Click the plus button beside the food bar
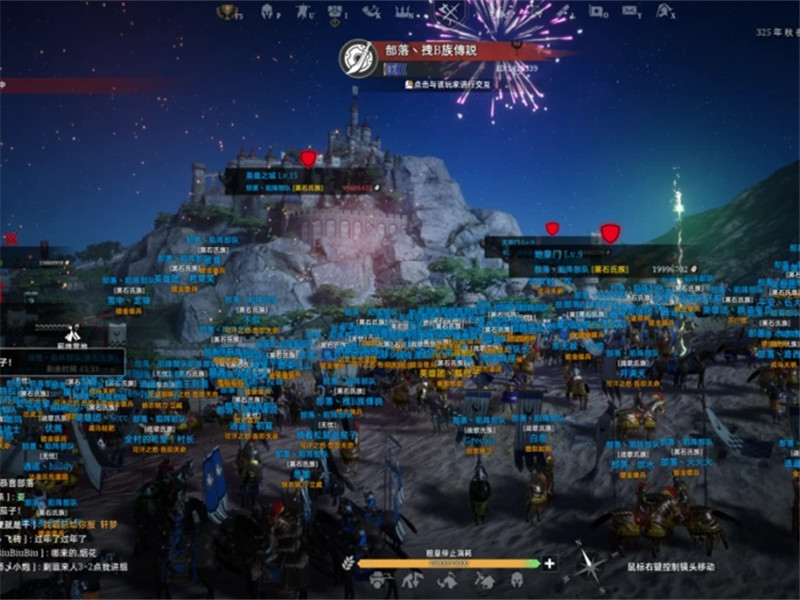Viewport: 800px width, 600px height. [x=549, y=563]
